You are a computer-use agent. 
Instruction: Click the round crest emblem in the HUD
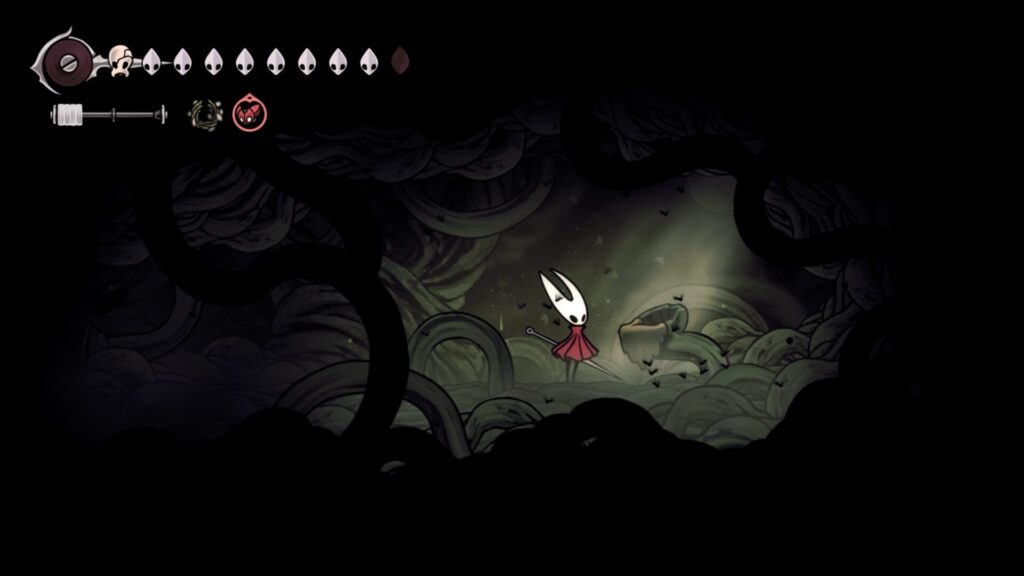pyautogui.click(x=68, y=61)
